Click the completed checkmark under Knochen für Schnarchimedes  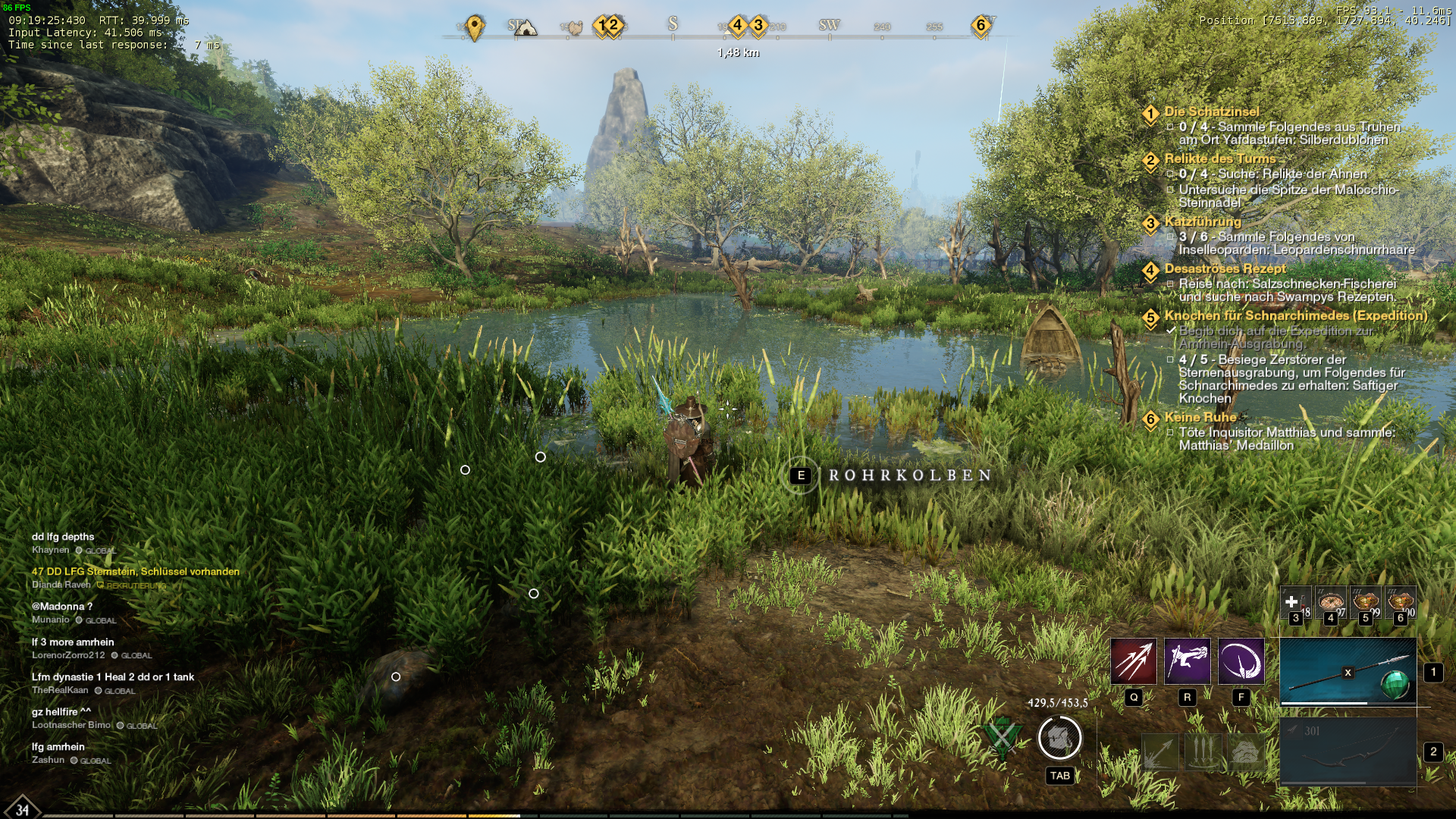(1171, 330)
